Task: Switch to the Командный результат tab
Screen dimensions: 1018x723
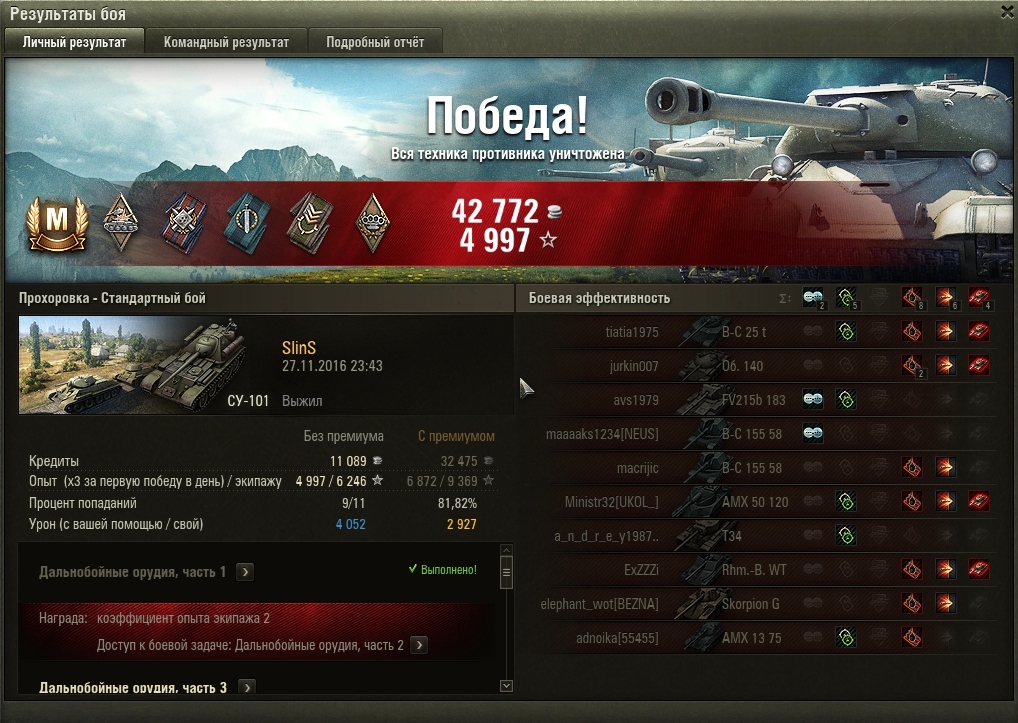Action: coord(226,42)
